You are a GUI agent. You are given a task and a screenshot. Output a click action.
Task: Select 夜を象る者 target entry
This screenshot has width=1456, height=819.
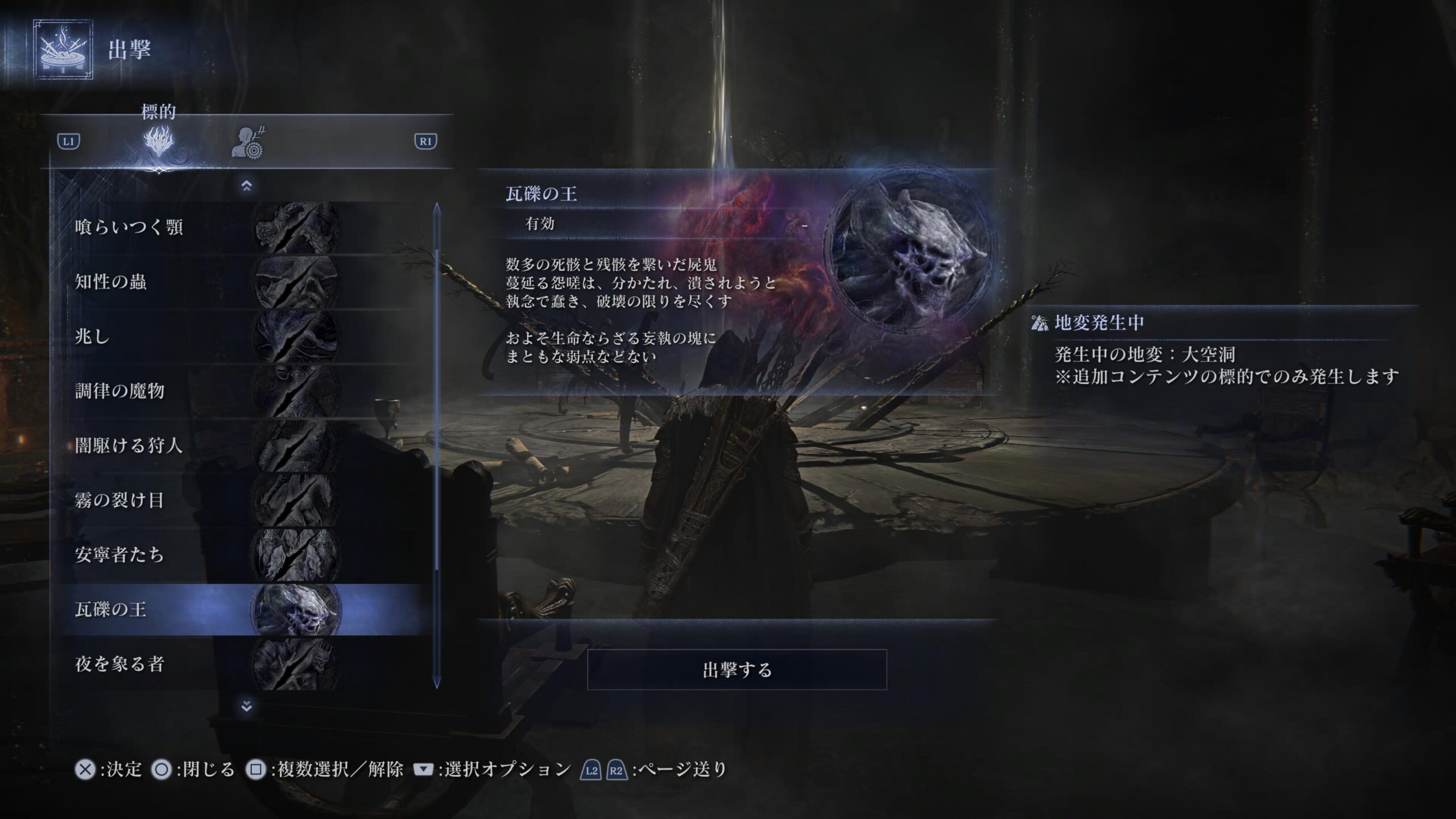pyautogui.click(x=245, y=664)
